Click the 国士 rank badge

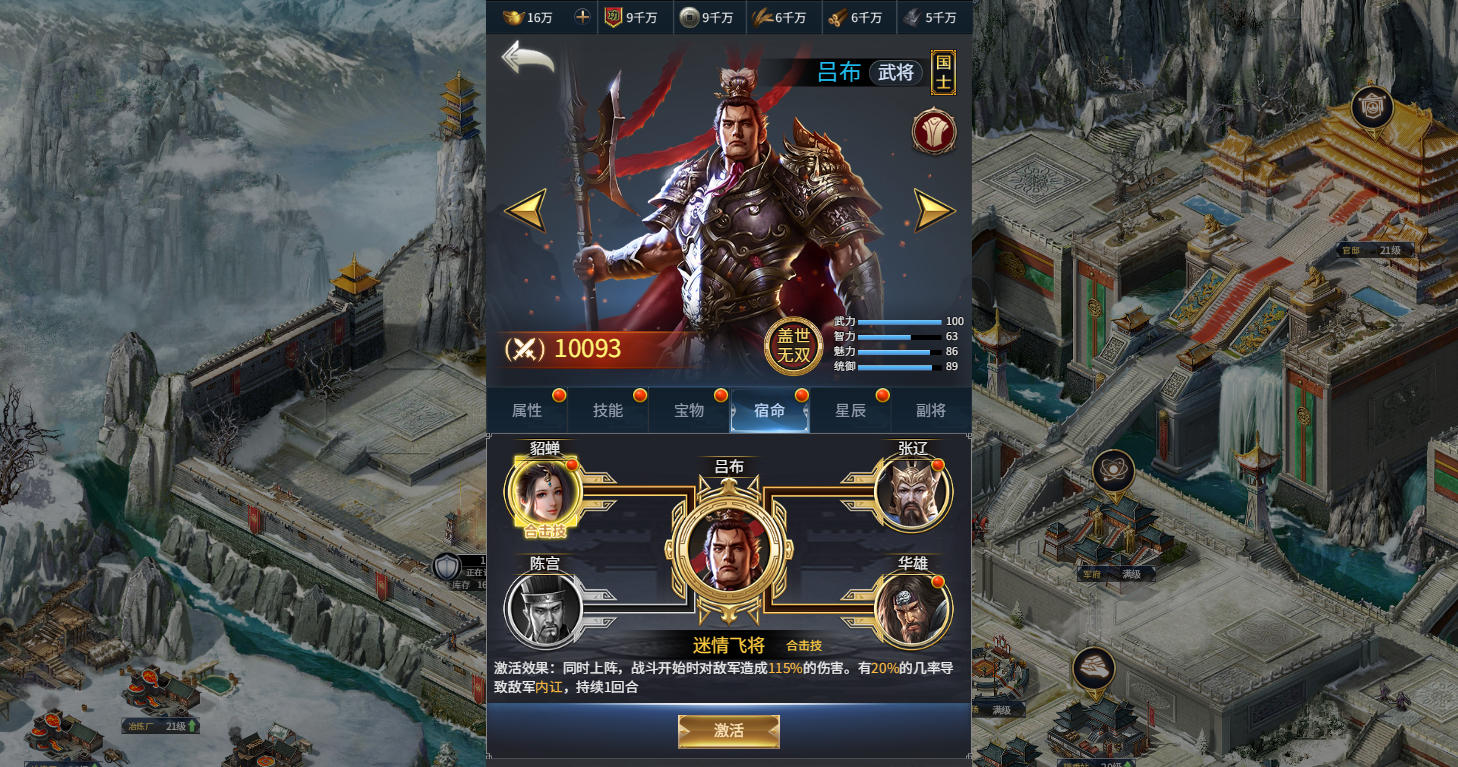pyautogui.click(x=943, y=72)
